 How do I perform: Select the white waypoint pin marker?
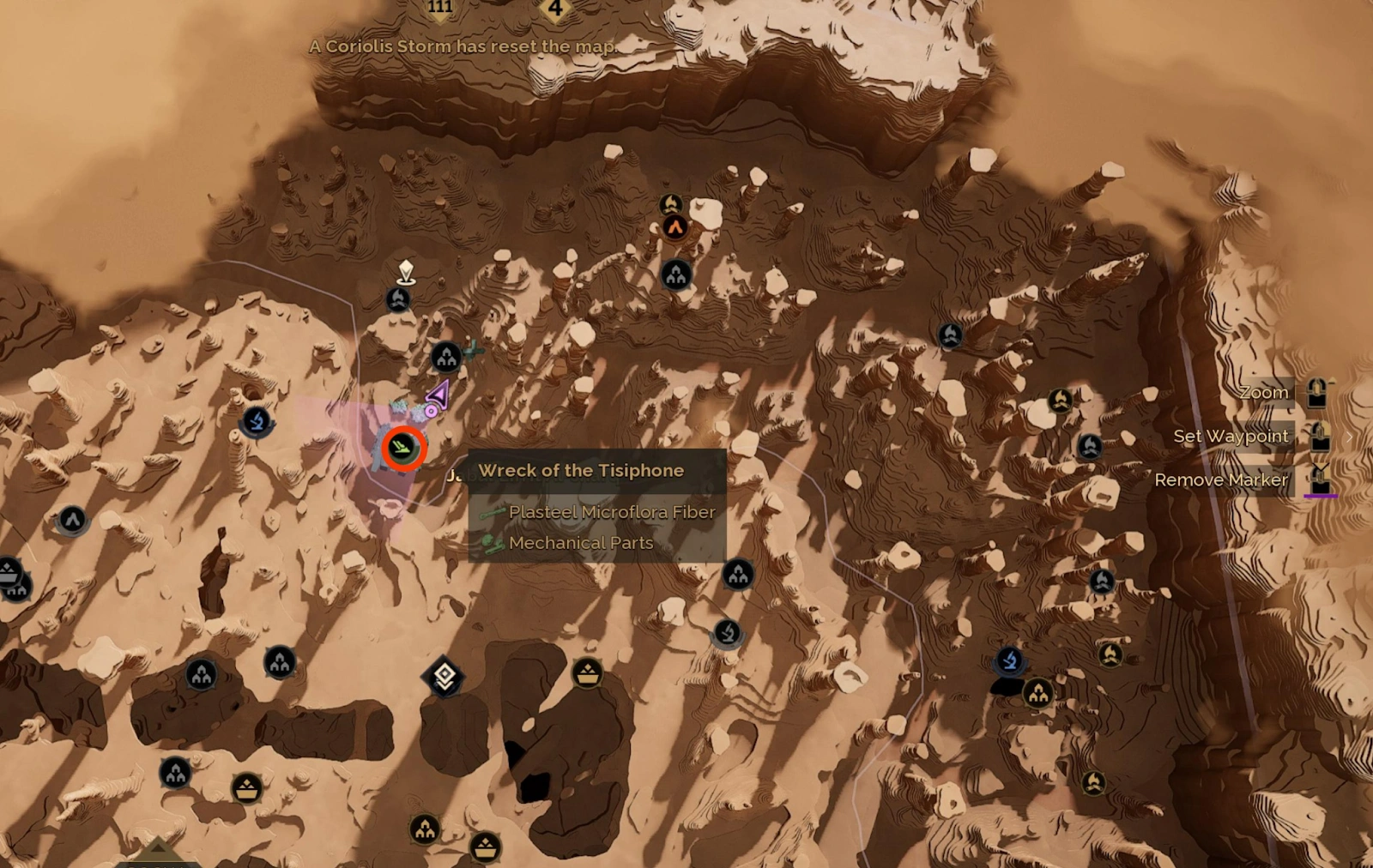[x=405, y=271]
